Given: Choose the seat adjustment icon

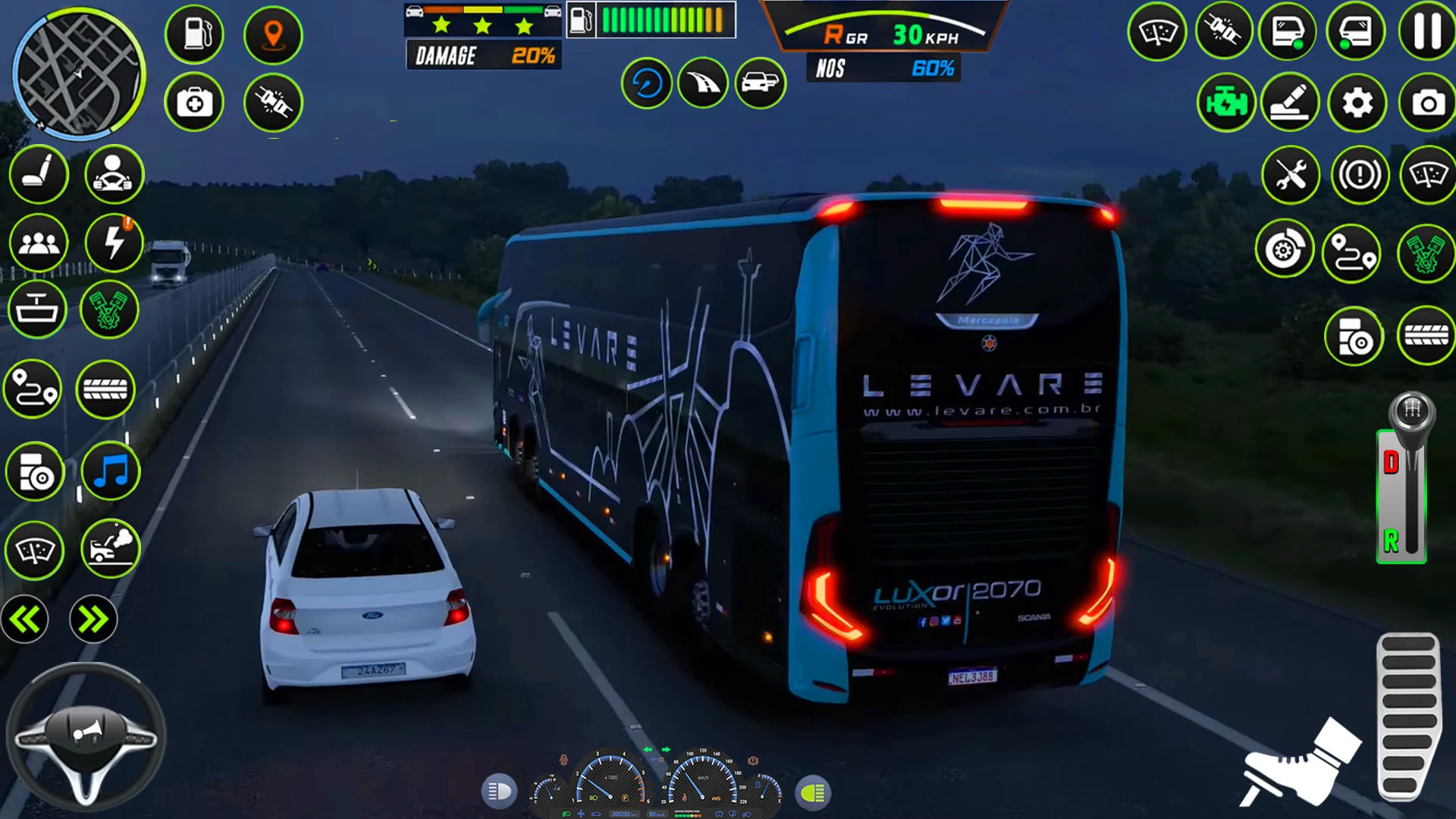Looking at the screenshot, I should point(38,174).
